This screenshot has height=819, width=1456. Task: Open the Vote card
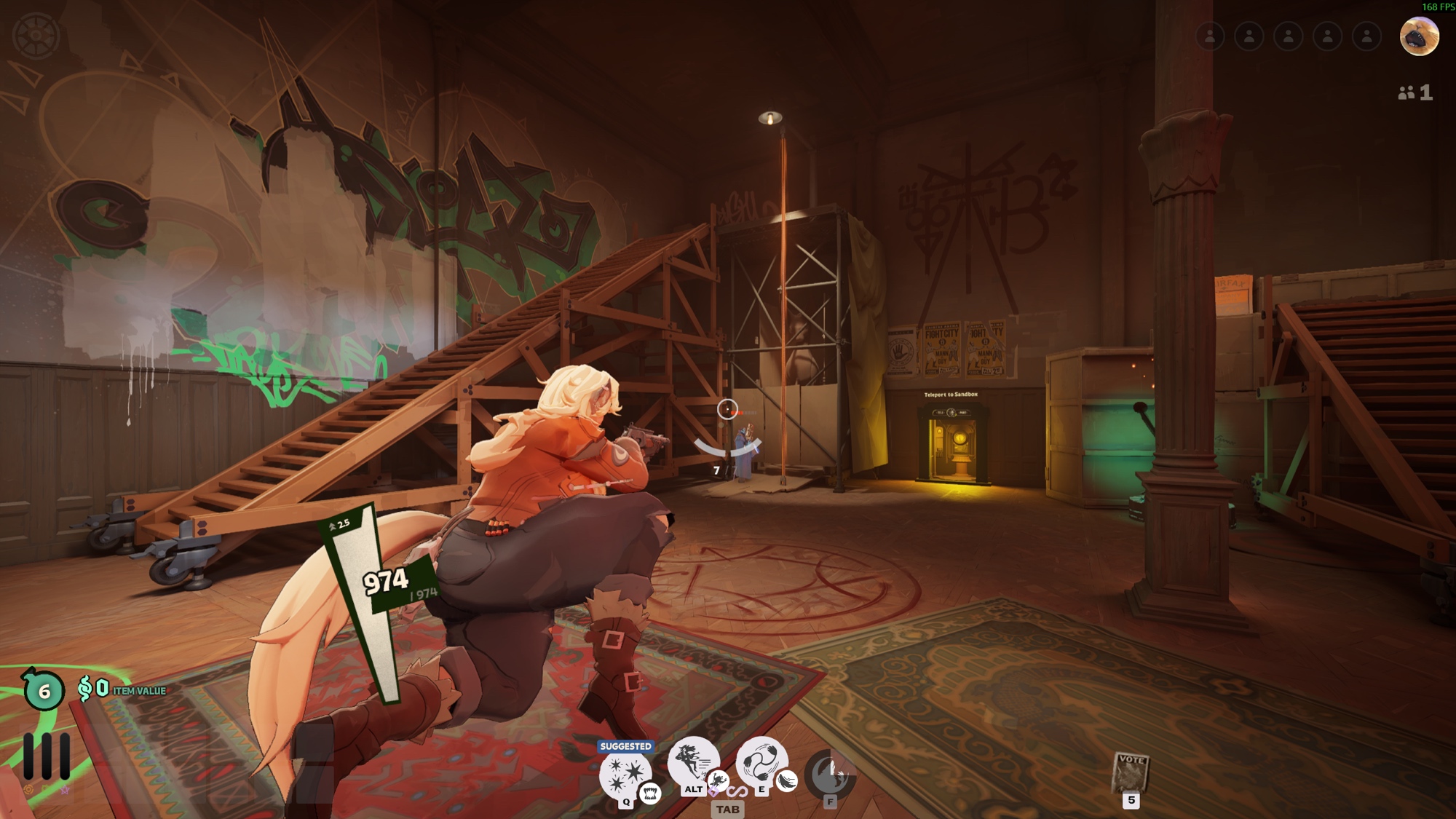(1131, 772)
